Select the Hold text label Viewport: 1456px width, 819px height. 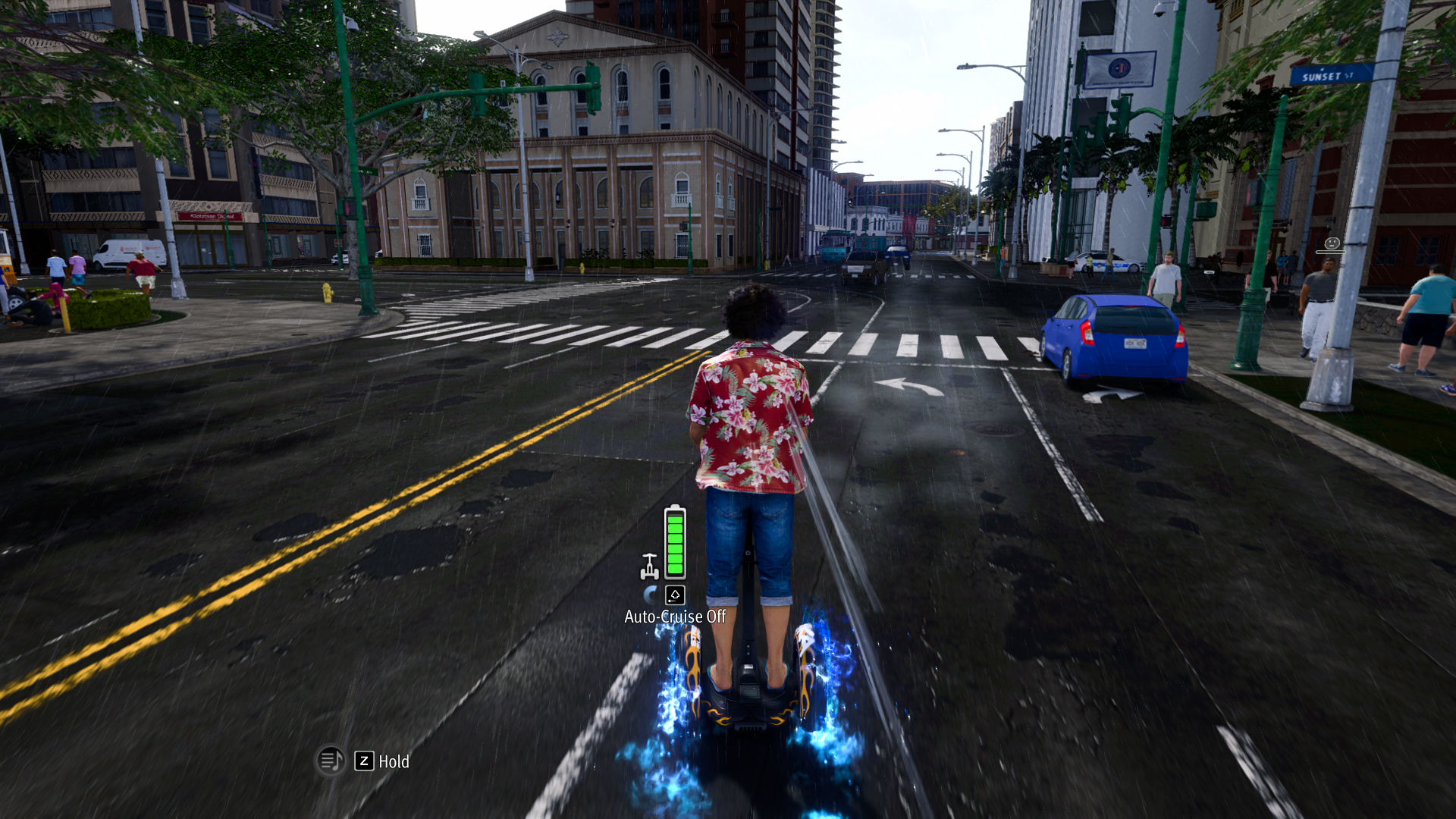[394, 761]
